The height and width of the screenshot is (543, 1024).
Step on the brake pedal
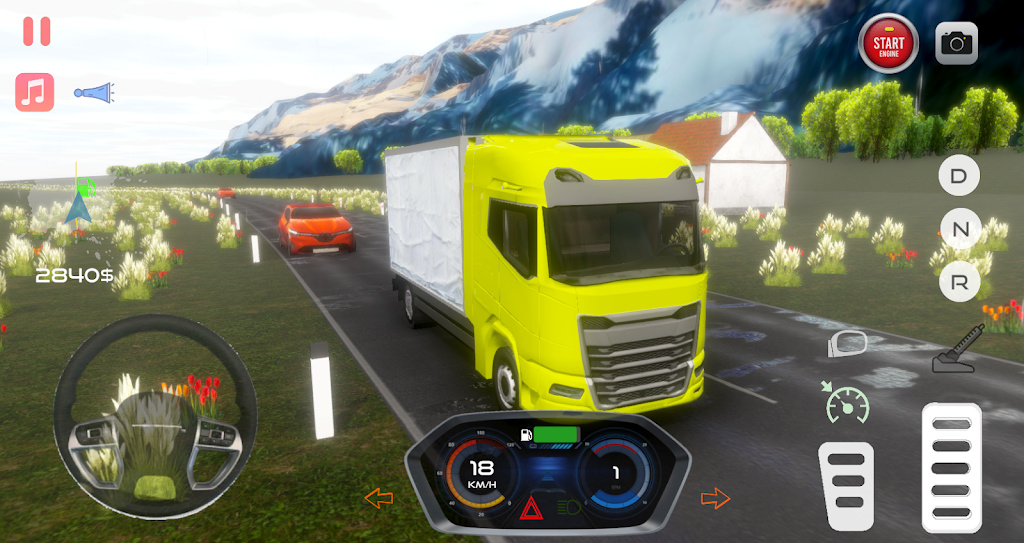tap(846, 485)
